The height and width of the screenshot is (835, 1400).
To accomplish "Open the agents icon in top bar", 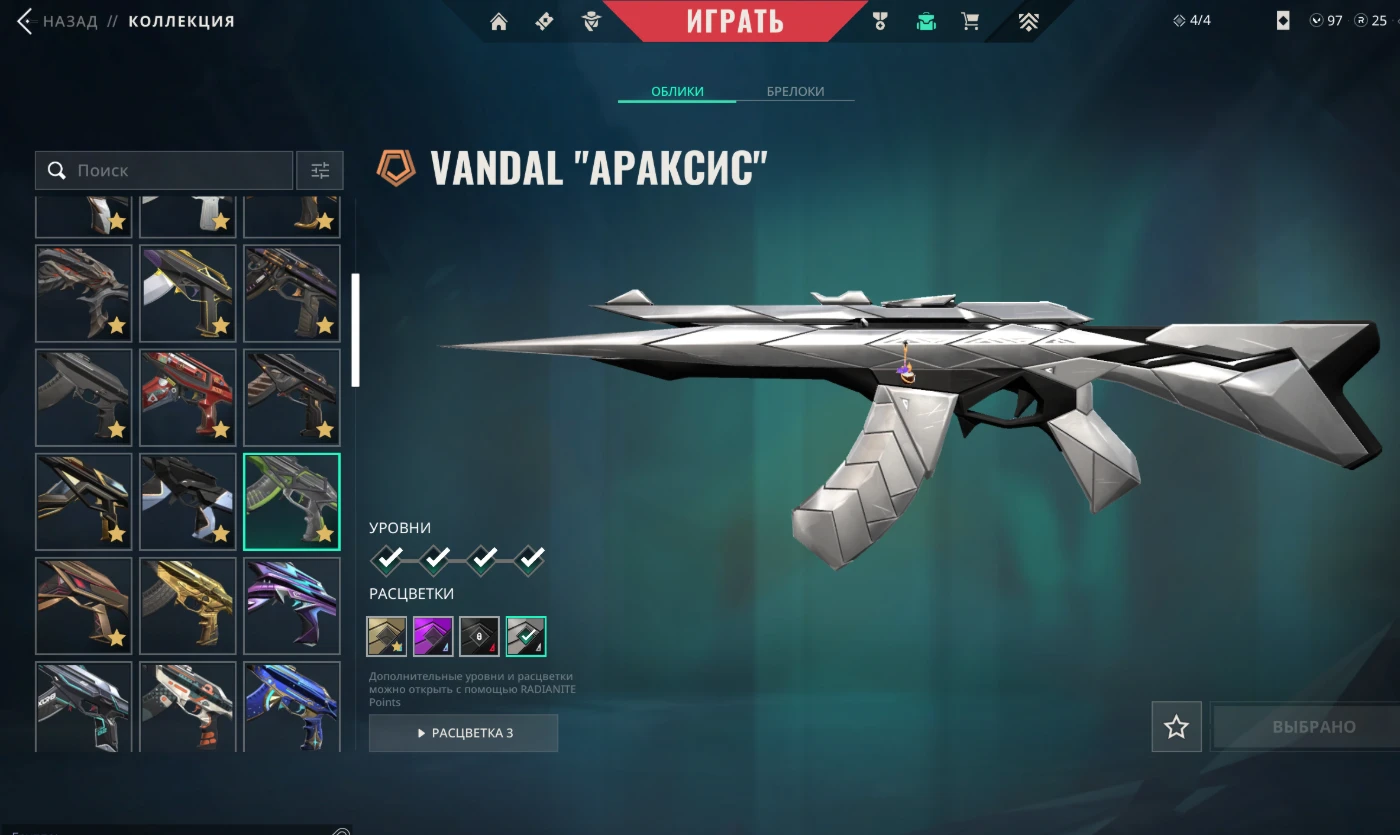I will click(591, 21).
